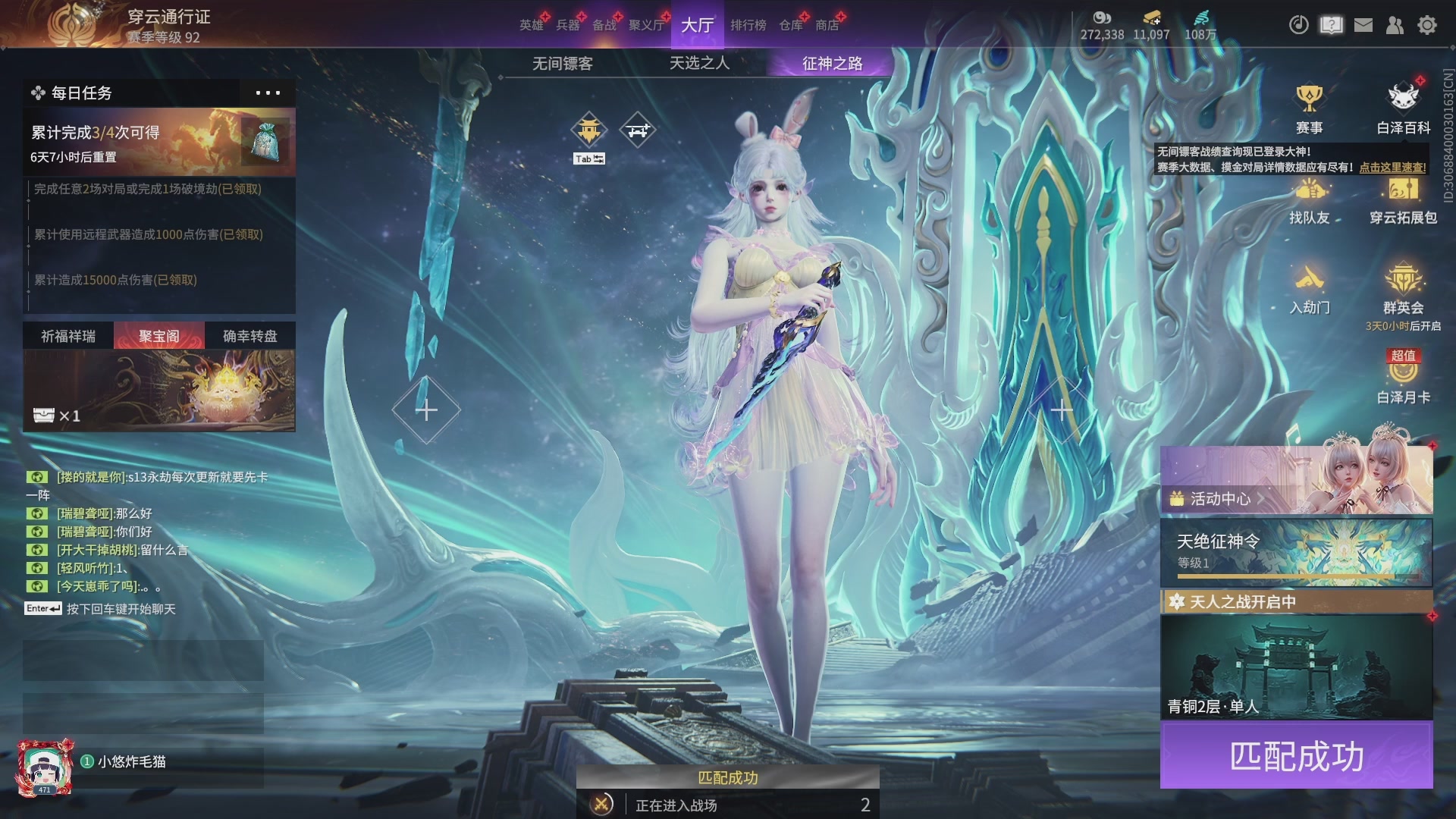Select the 征神之路 mode tab
This screenshot has height=819, width=1456.
tap(832, 64)
